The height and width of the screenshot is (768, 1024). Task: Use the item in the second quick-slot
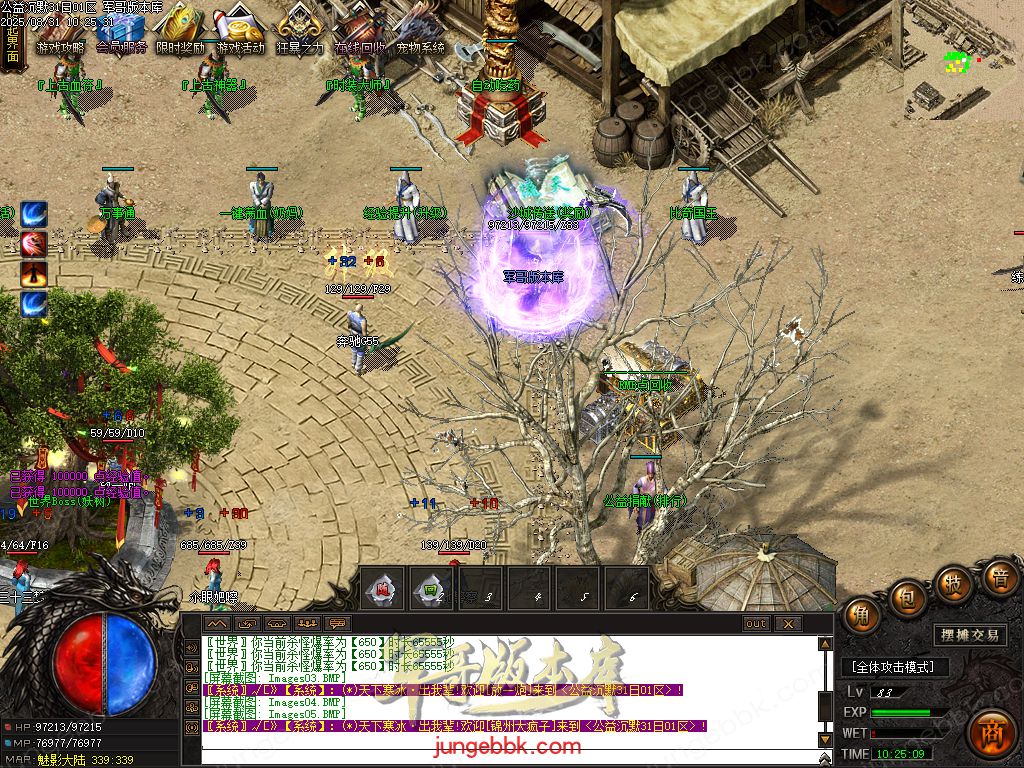tap(431, 589)
